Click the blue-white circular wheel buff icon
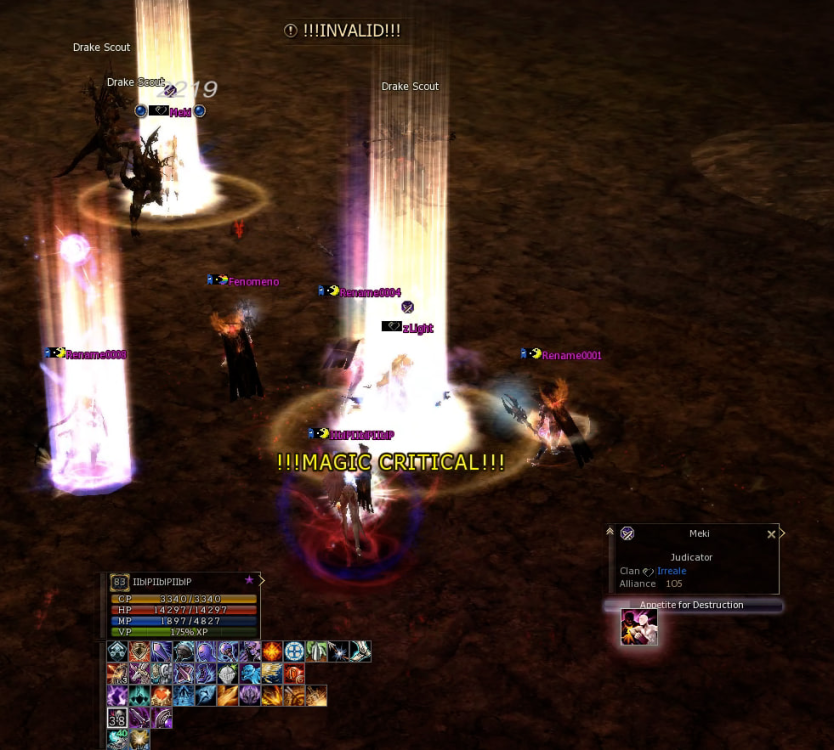 pyautogui.click(x=294, y=652)
